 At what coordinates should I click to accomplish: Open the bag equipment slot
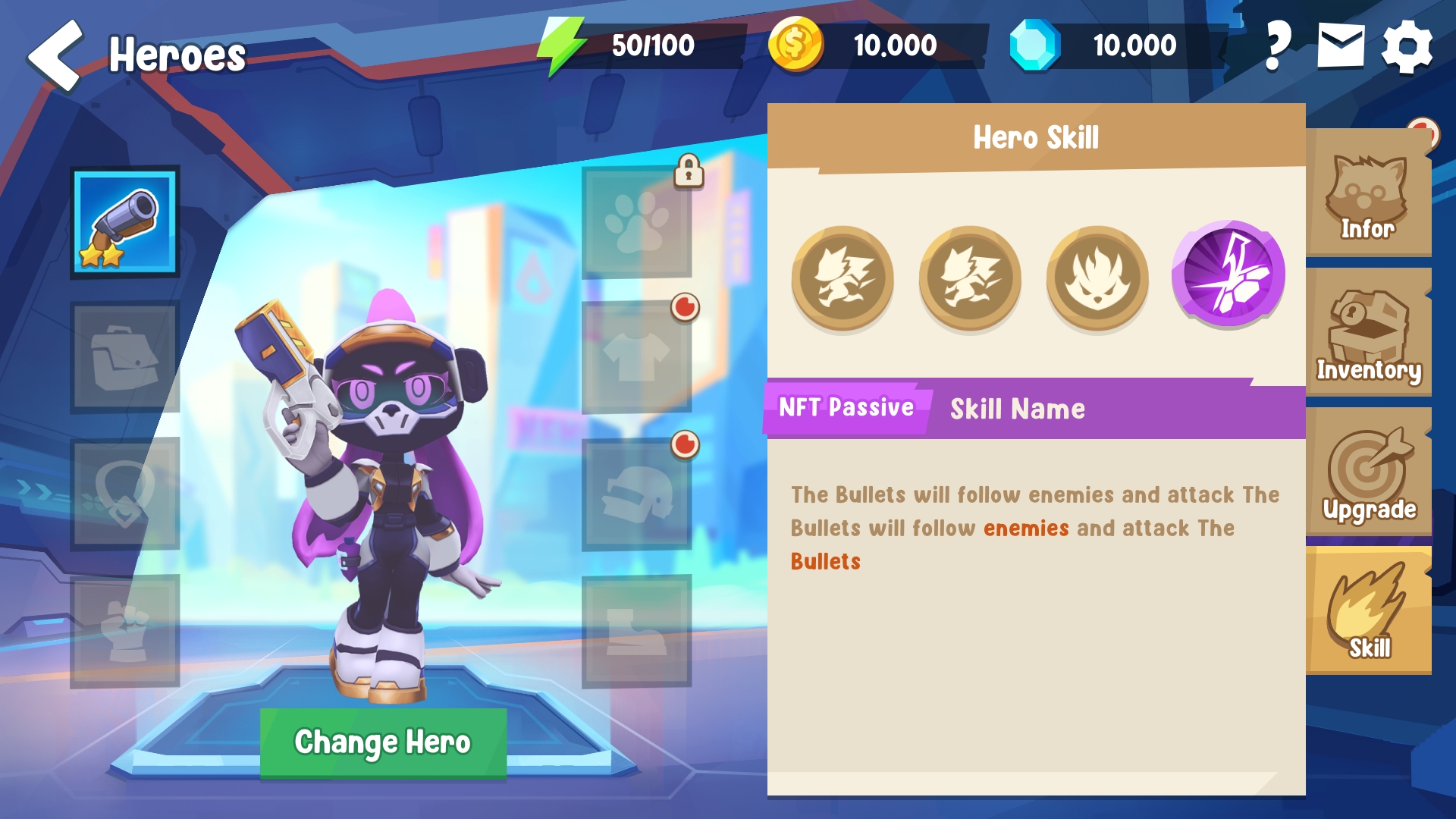125,358
